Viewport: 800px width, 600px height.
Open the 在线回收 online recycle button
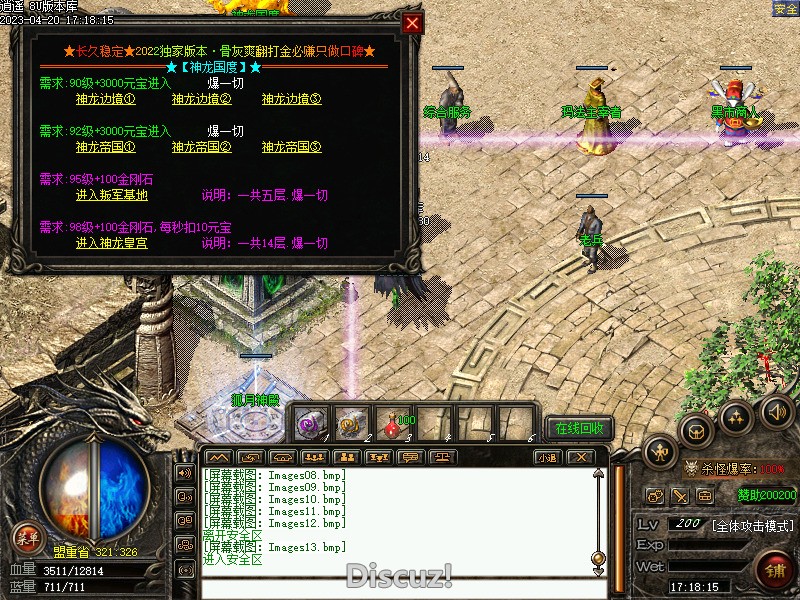(580, 428)
